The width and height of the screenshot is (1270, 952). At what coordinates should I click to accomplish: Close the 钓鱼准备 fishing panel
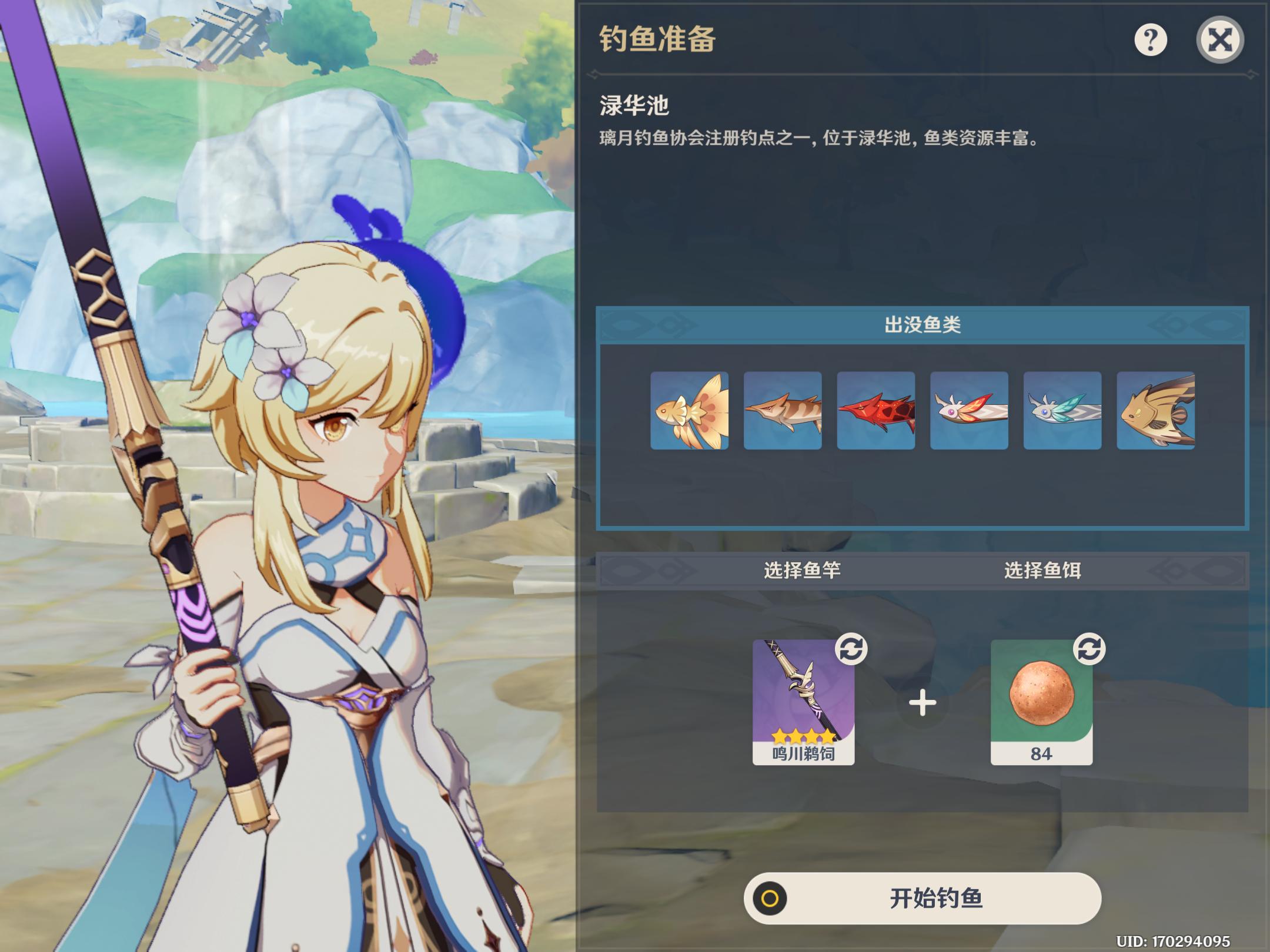[1219, 40]
